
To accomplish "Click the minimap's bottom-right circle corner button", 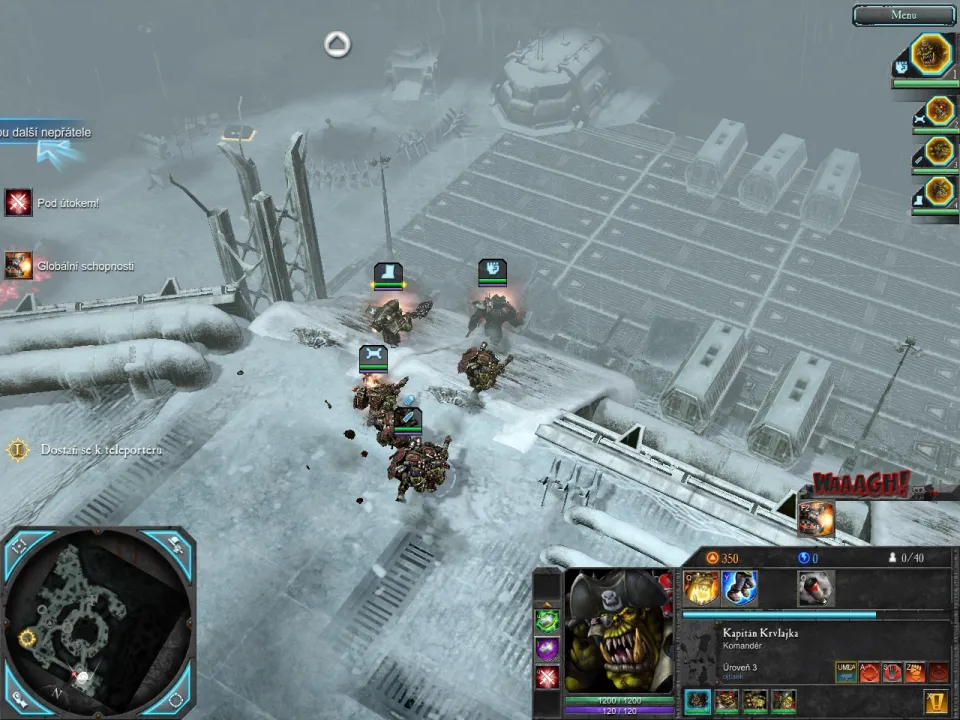I will [x=175, y=698].
